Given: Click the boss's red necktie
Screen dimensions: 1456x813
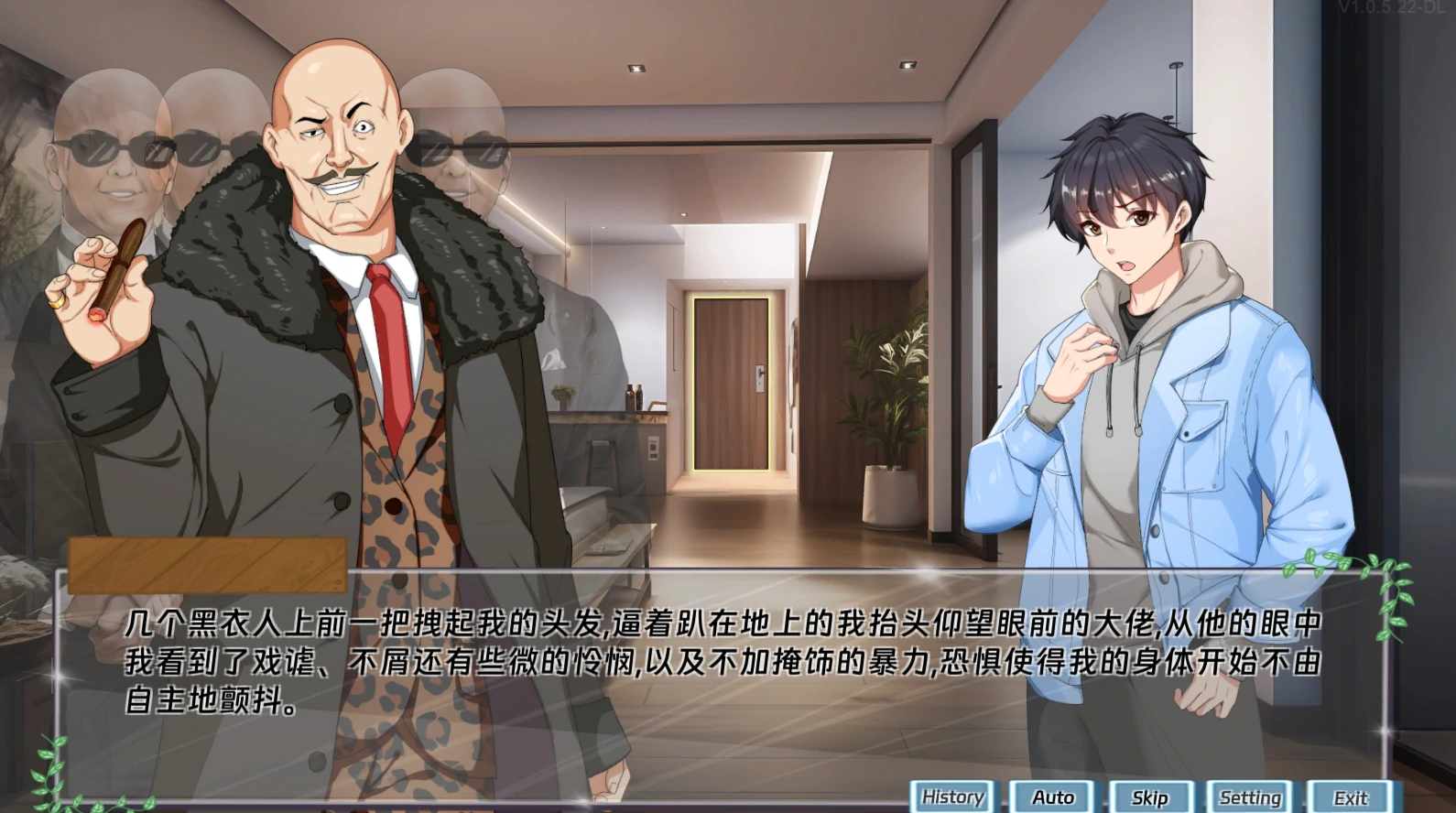Looking at the screenshot, I should tap(389, 348).
